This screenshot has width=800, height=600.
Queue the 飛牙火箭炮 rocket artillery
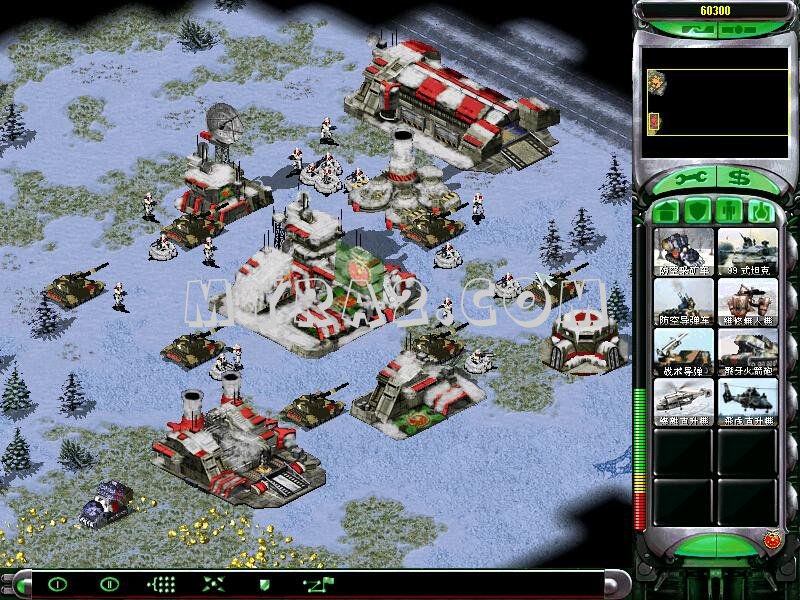click(747, 352)
